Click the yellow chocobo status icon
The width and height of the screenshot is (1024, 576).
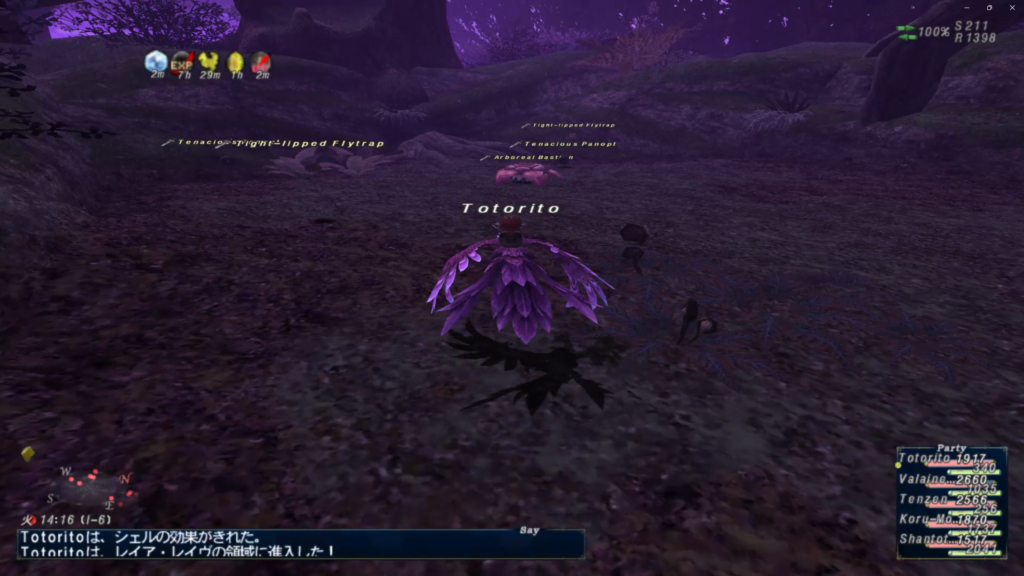pyautogui.click(x=209, y=63)
